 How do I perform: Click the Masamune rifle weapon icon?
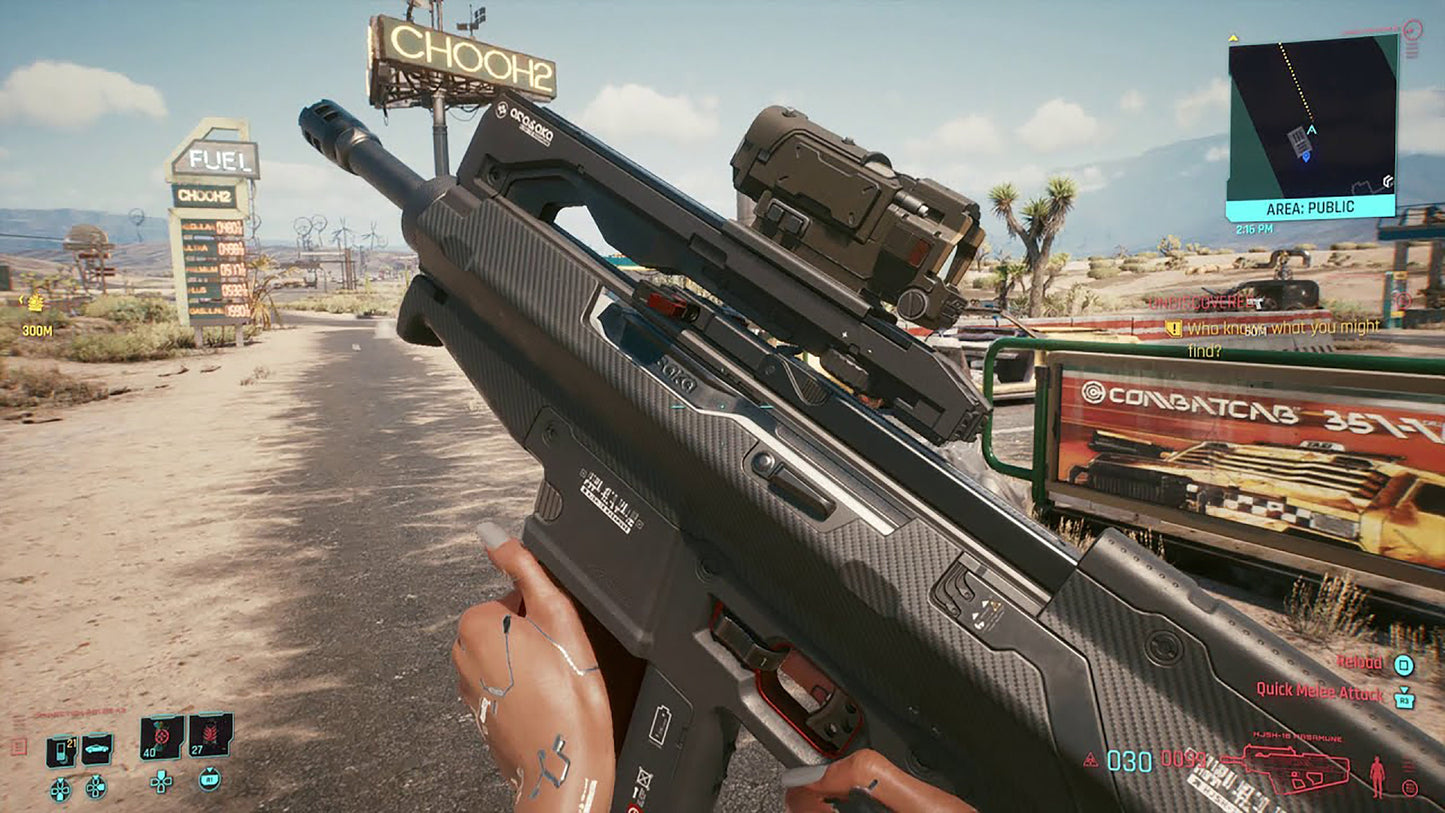(x=1285, y=766)
